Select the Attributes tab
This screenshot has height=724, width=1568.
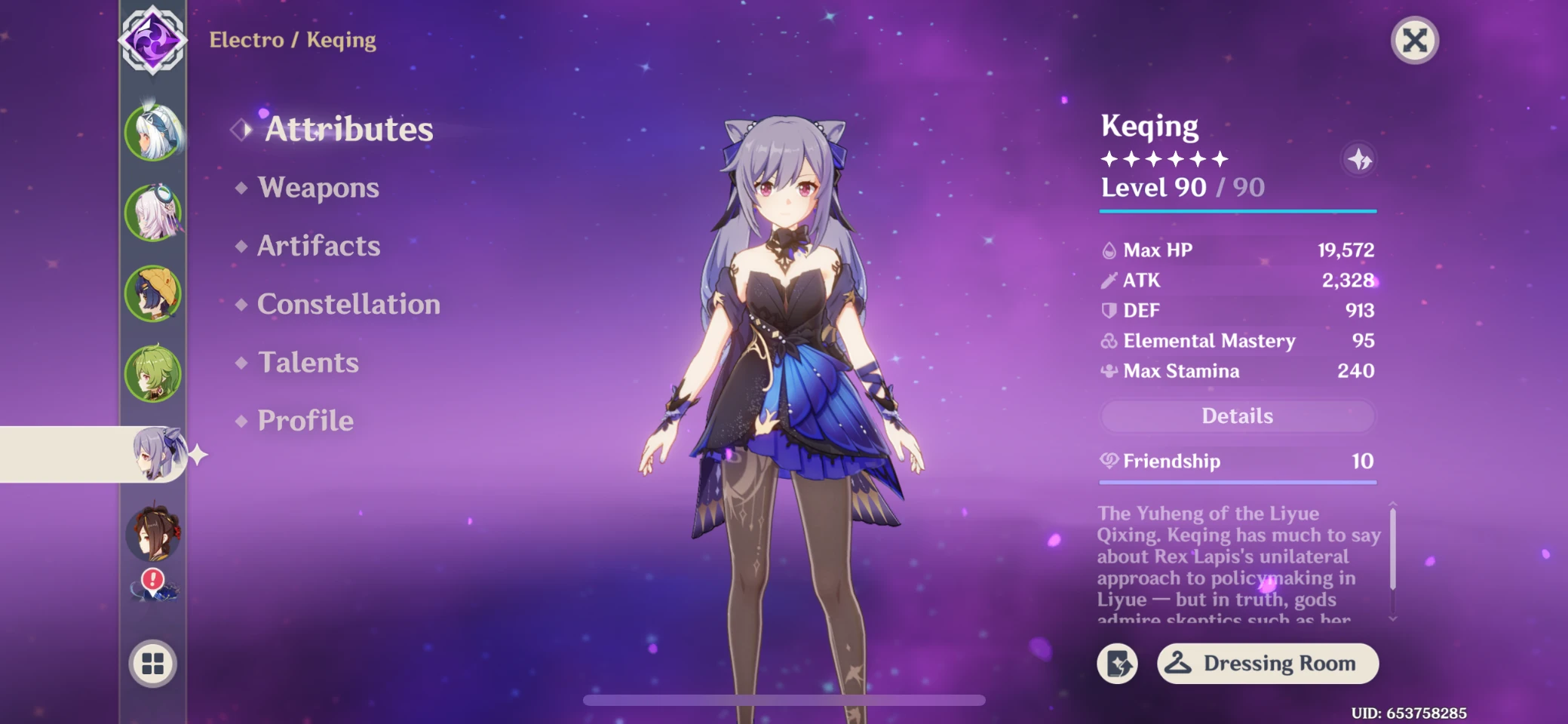coord(348,130)
